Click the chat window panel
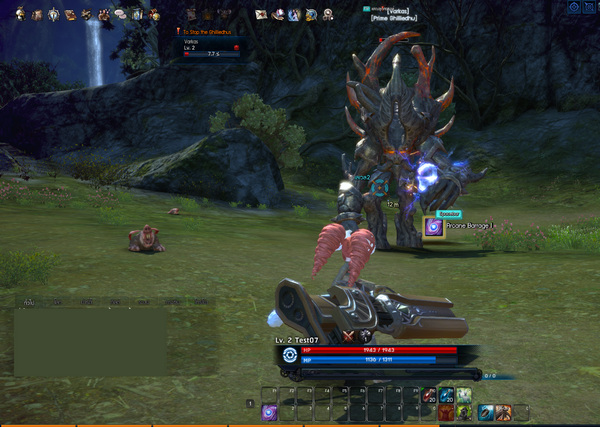600x427 pixels. pos(92,340)
